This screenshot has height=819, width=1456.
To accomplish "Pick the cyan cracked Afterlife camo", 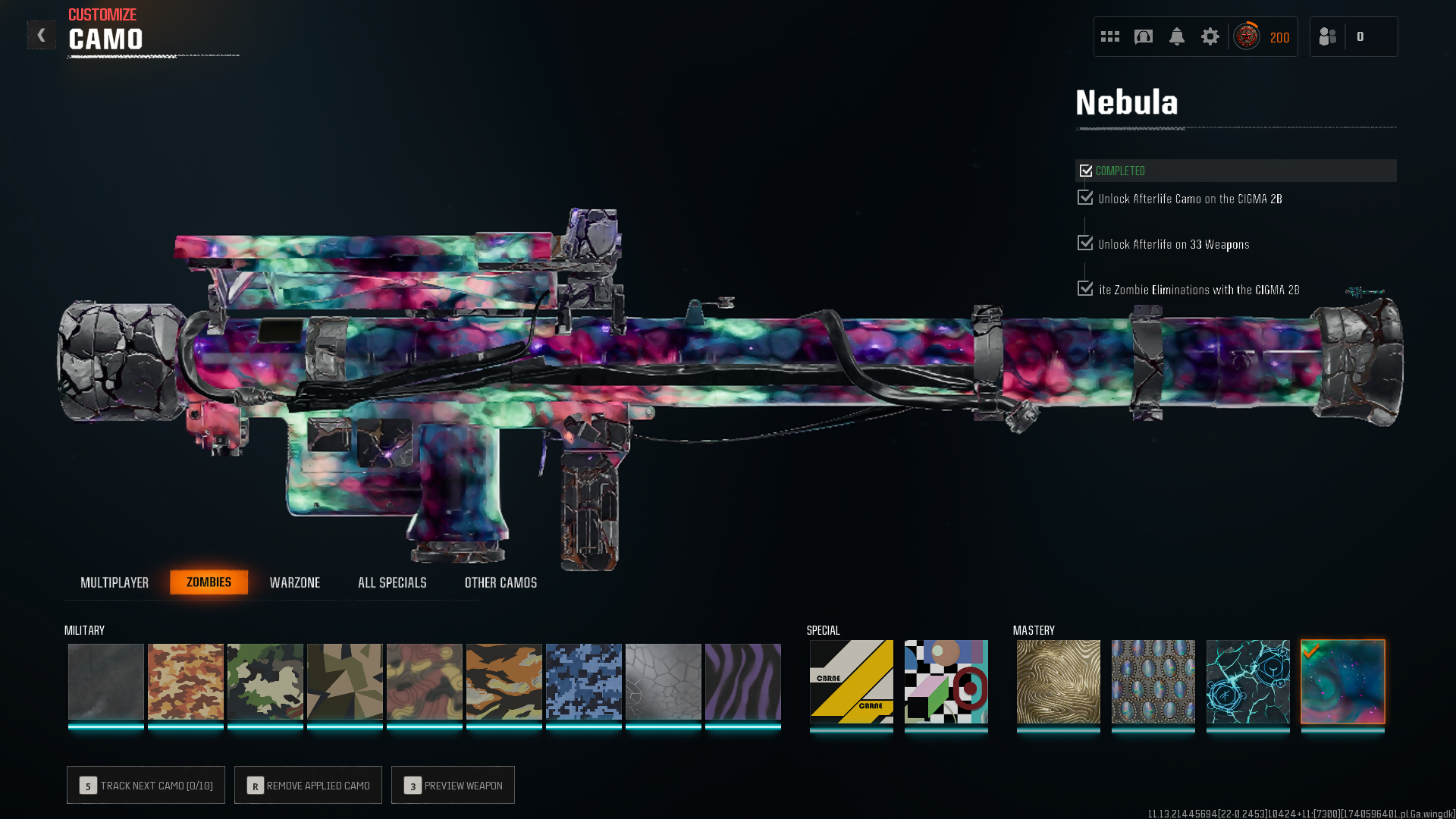I will 1248,681.
